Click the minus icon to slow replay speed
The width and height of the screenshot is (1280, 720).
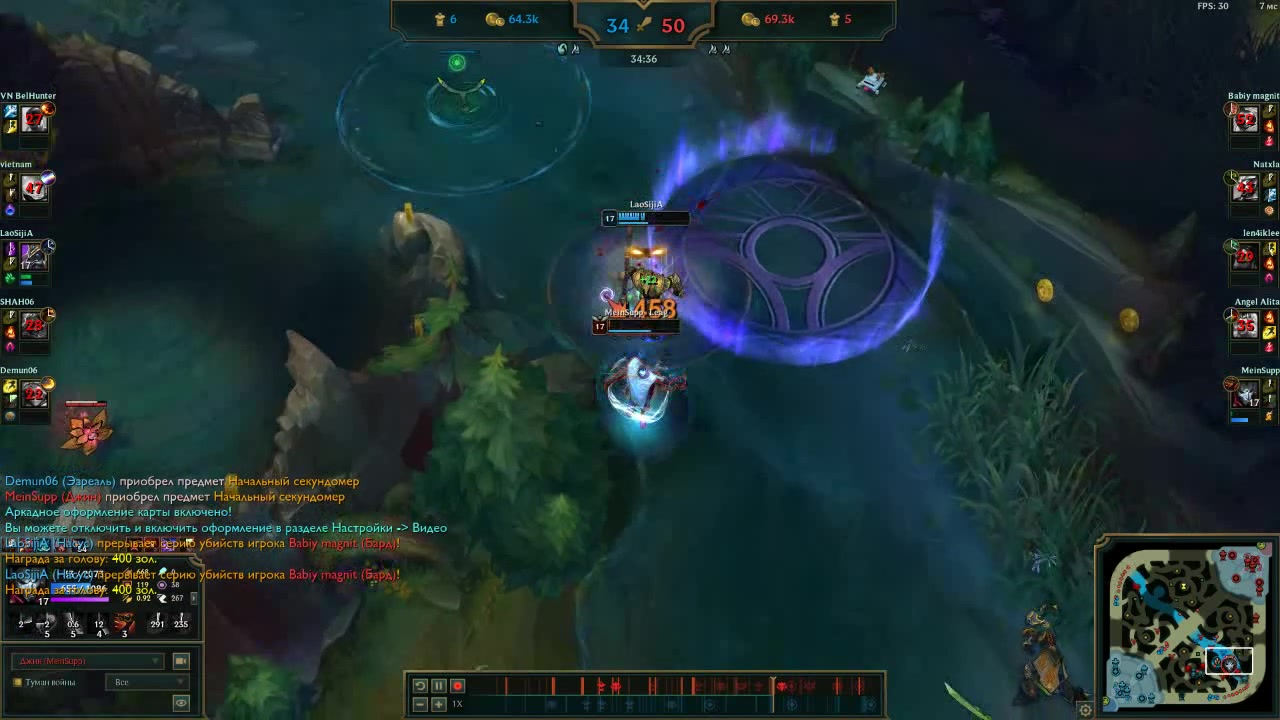pos(420,704)
